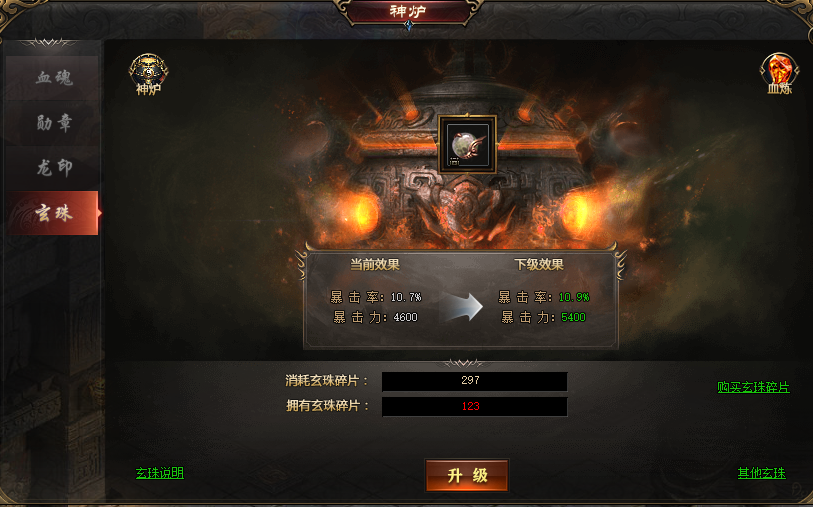Show the 玄珠说明 description link
The width and height of the screenshot is (813, 507).
coord(160,473)
